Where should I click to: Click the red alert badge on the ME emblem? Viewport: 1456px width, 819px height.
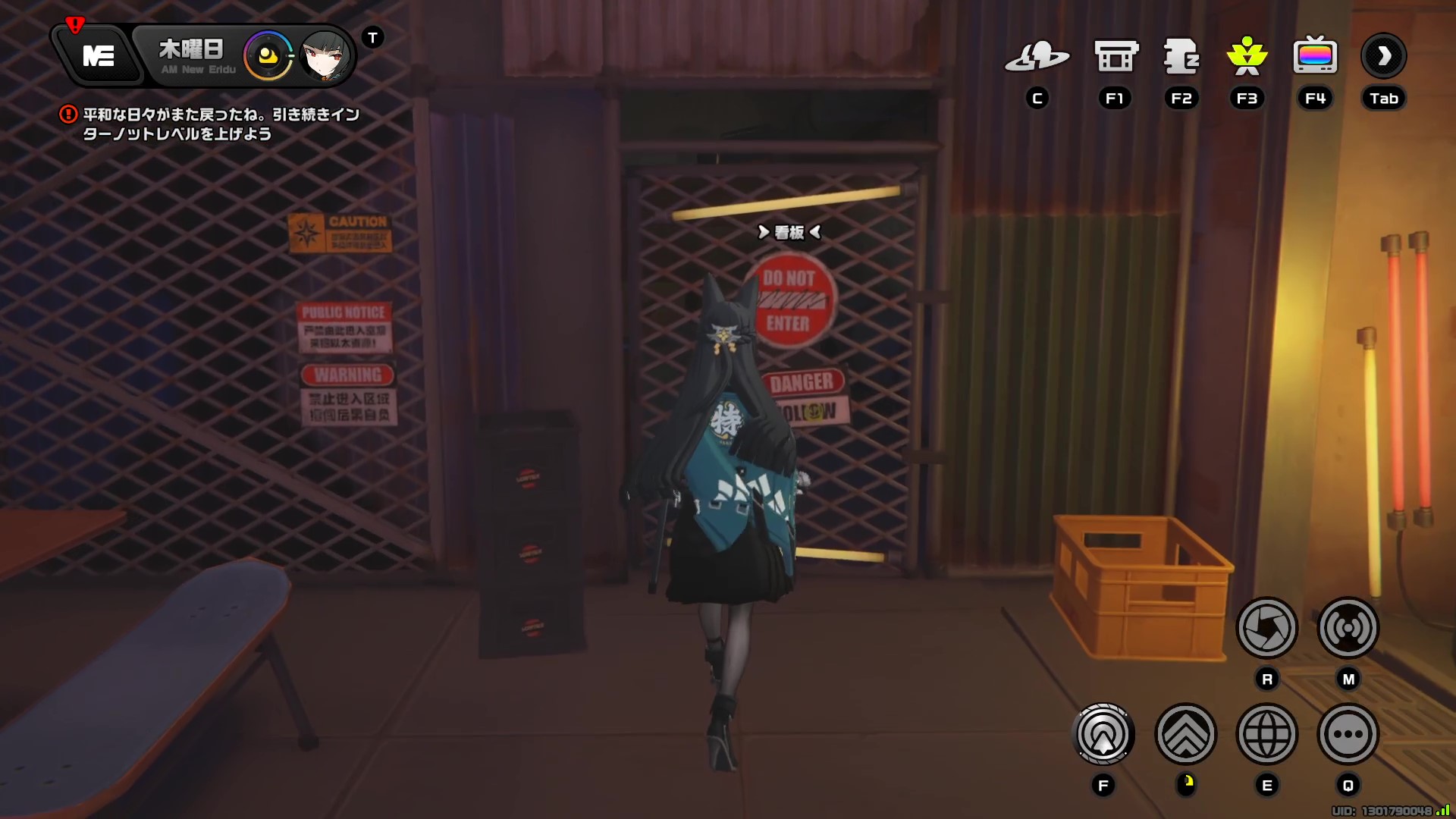74,24
